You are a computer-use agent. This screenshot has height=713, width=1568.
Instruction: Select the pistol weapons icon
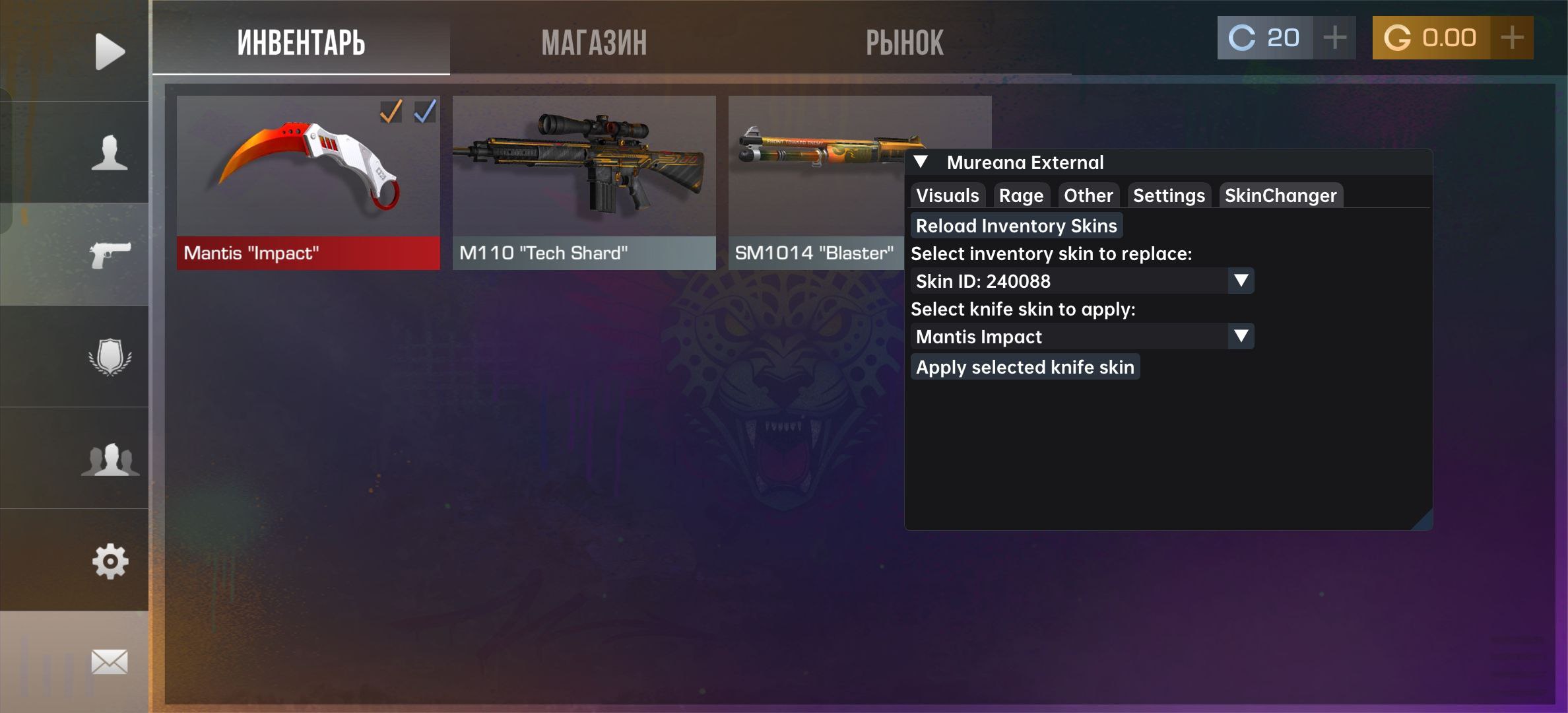[110, 254]
